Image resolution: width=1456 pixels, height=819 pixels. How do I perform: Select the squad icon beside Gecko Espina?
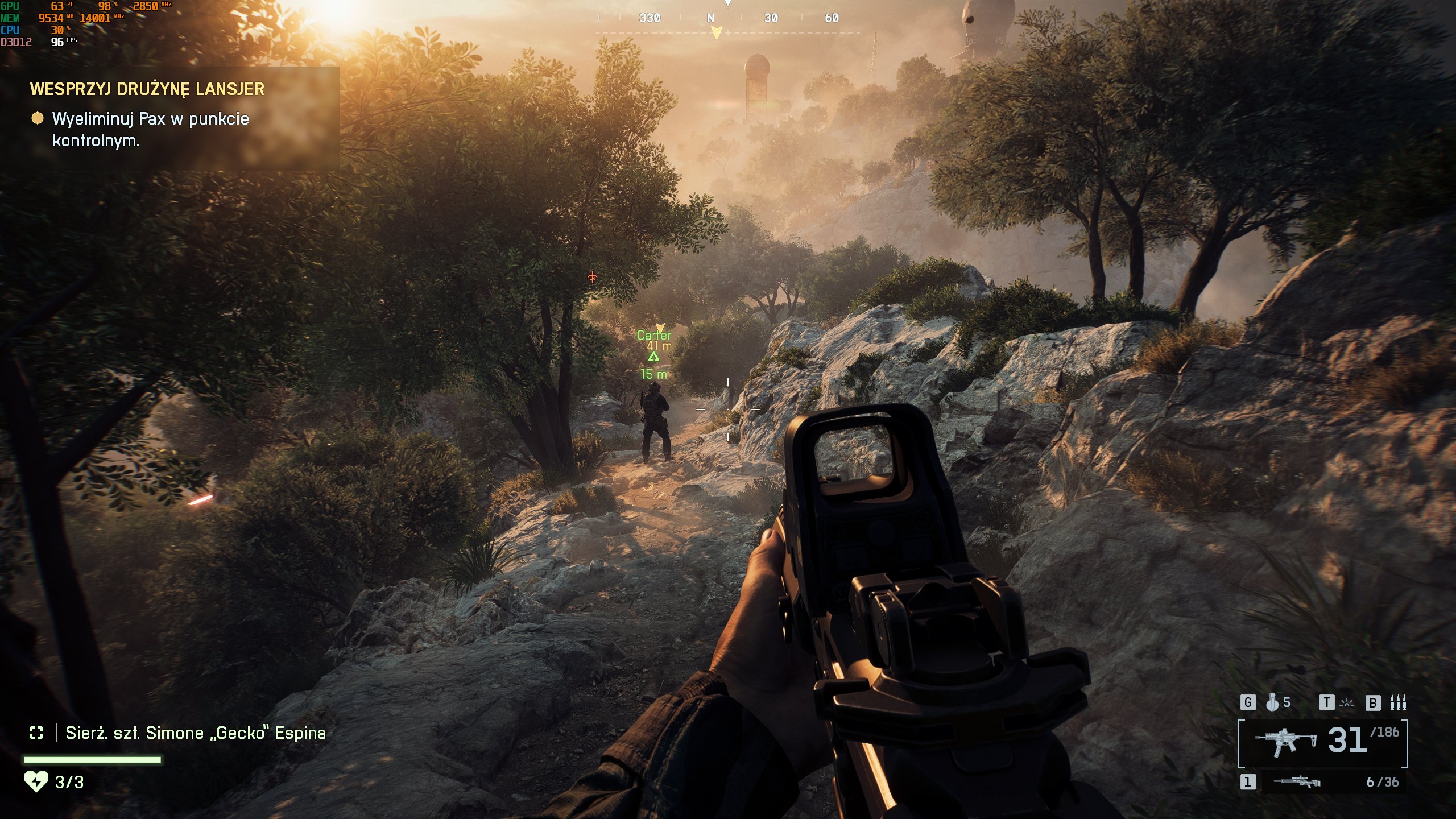pyautogui.click(x=36, y=733)
